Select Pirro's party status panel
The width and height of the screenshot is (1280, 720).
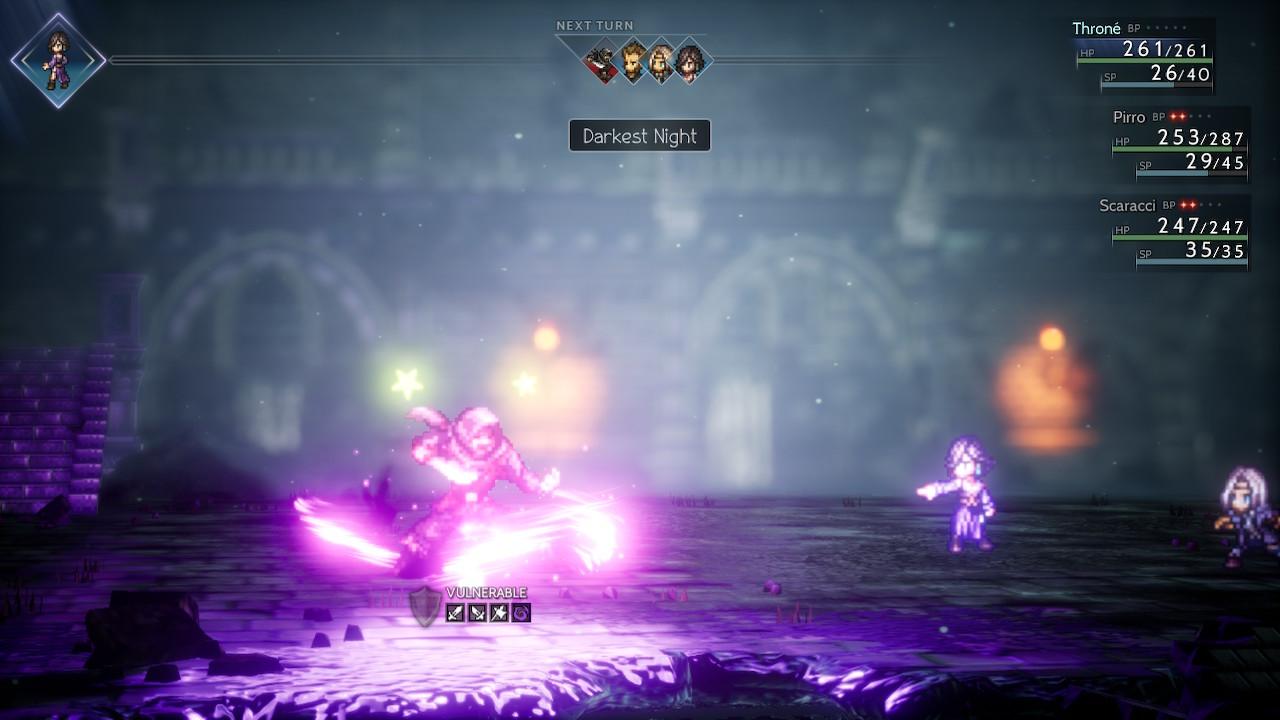[1180, 144]
